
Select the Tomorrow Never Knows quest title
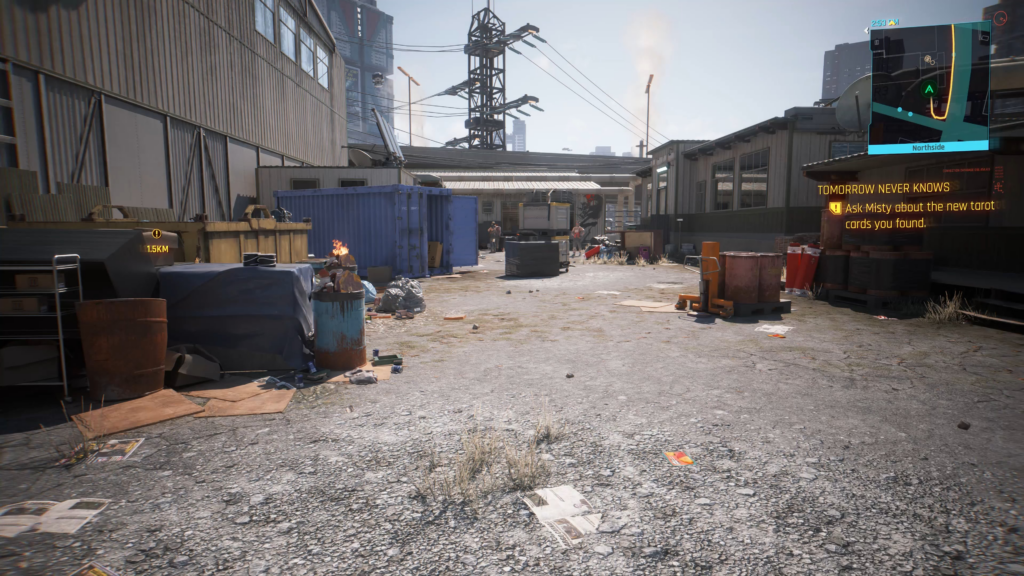coord(883,188)
